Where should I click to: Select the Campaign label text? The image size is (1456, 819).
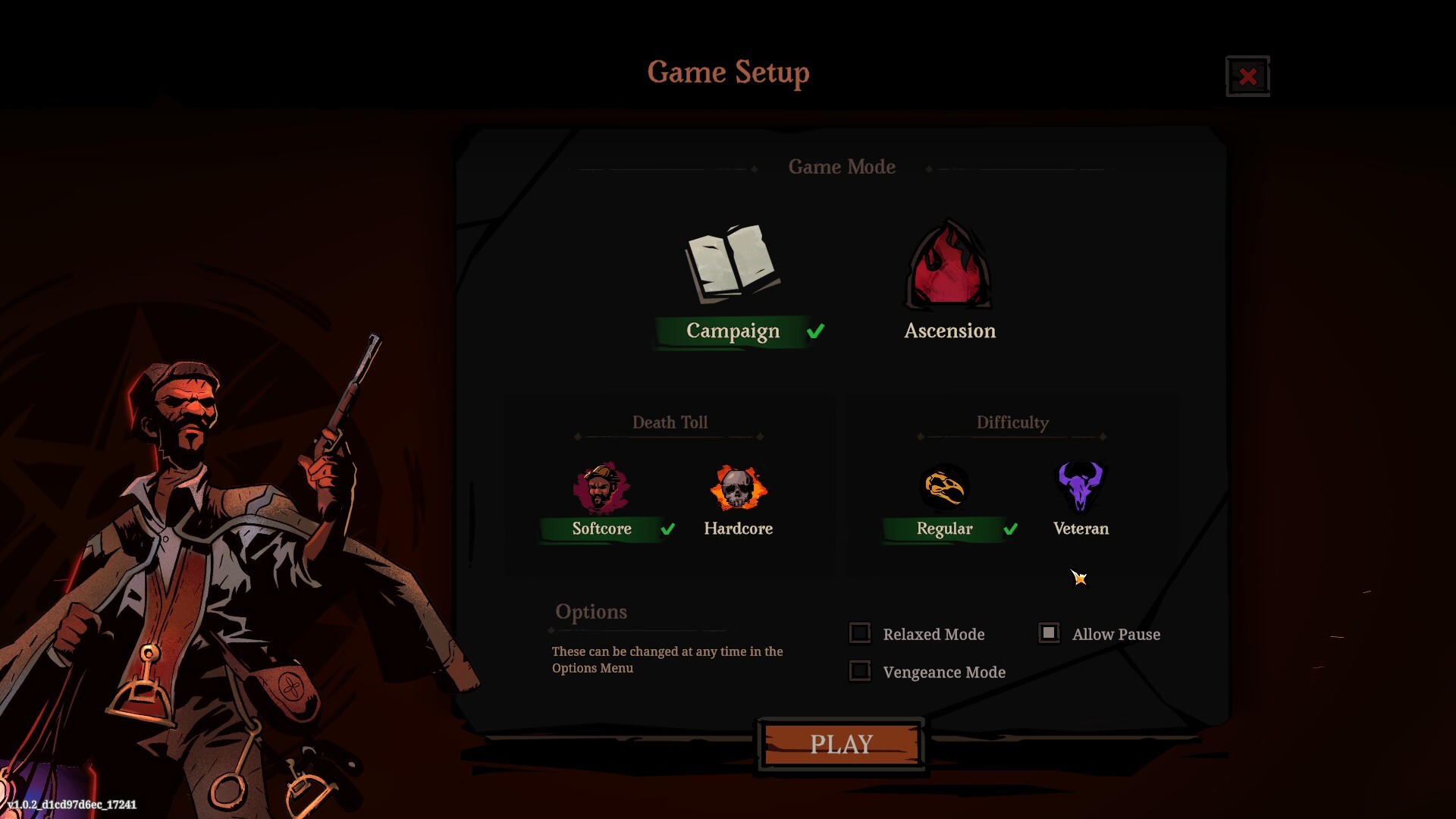732,331
